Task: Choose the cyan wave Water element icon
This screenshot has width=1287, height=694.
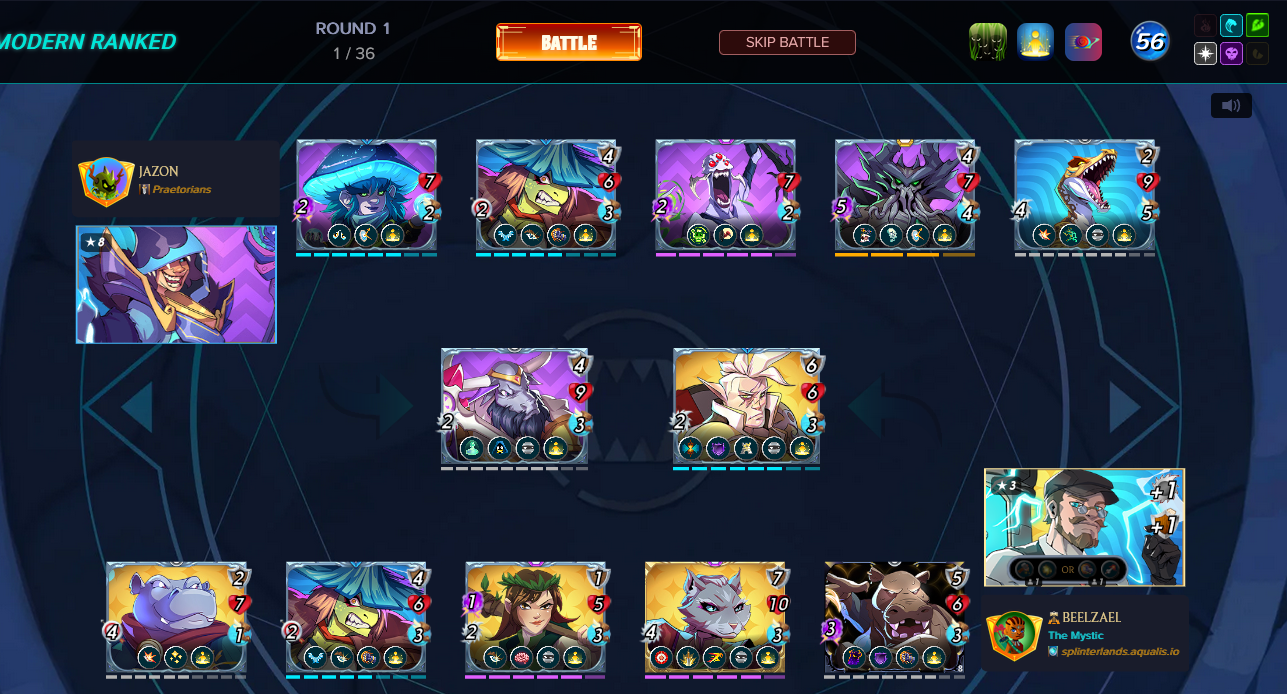Action: (1231, 26)
